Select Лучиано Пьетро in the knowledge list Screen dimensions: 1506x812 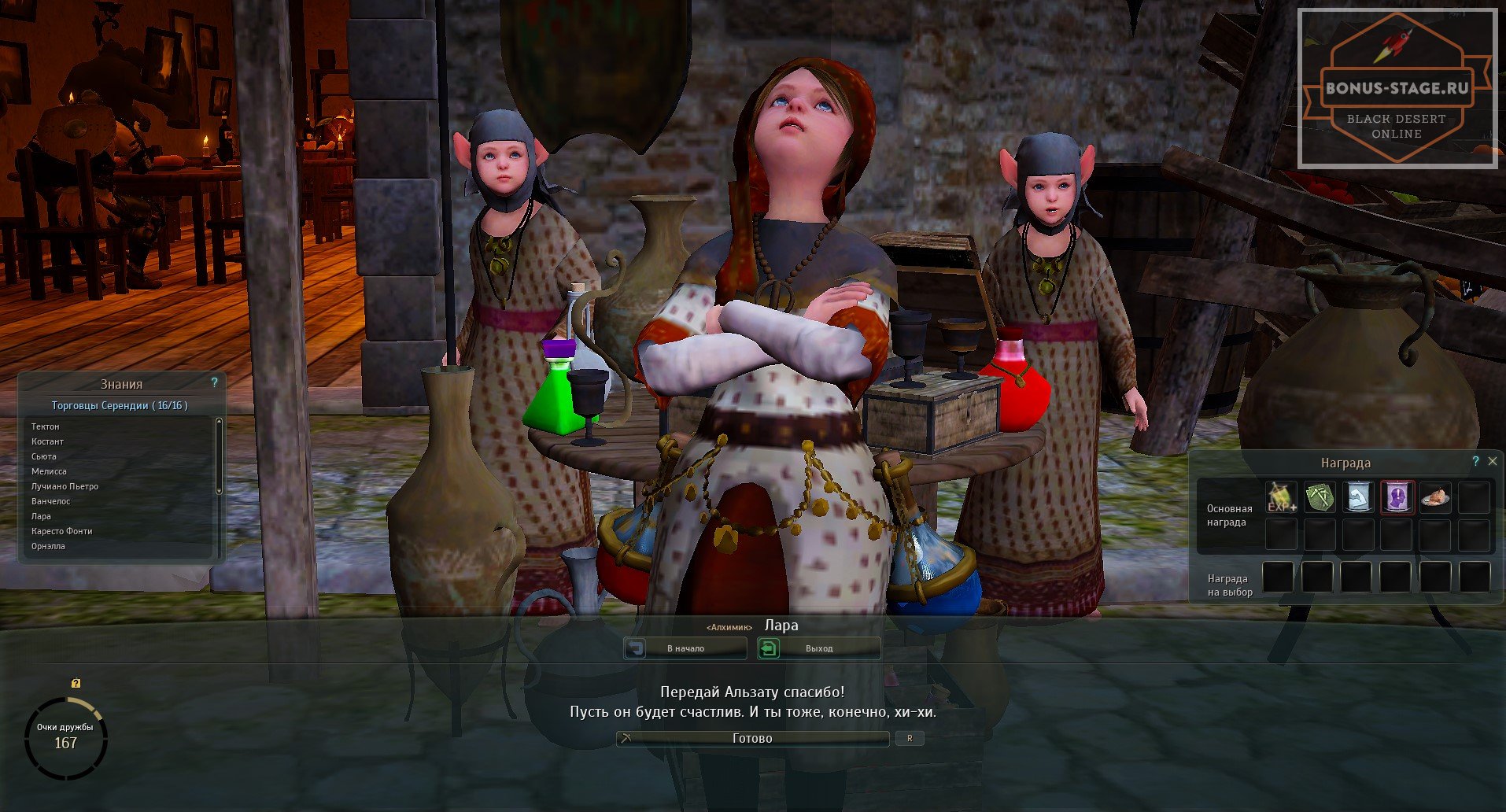click(x=65, y=486)
